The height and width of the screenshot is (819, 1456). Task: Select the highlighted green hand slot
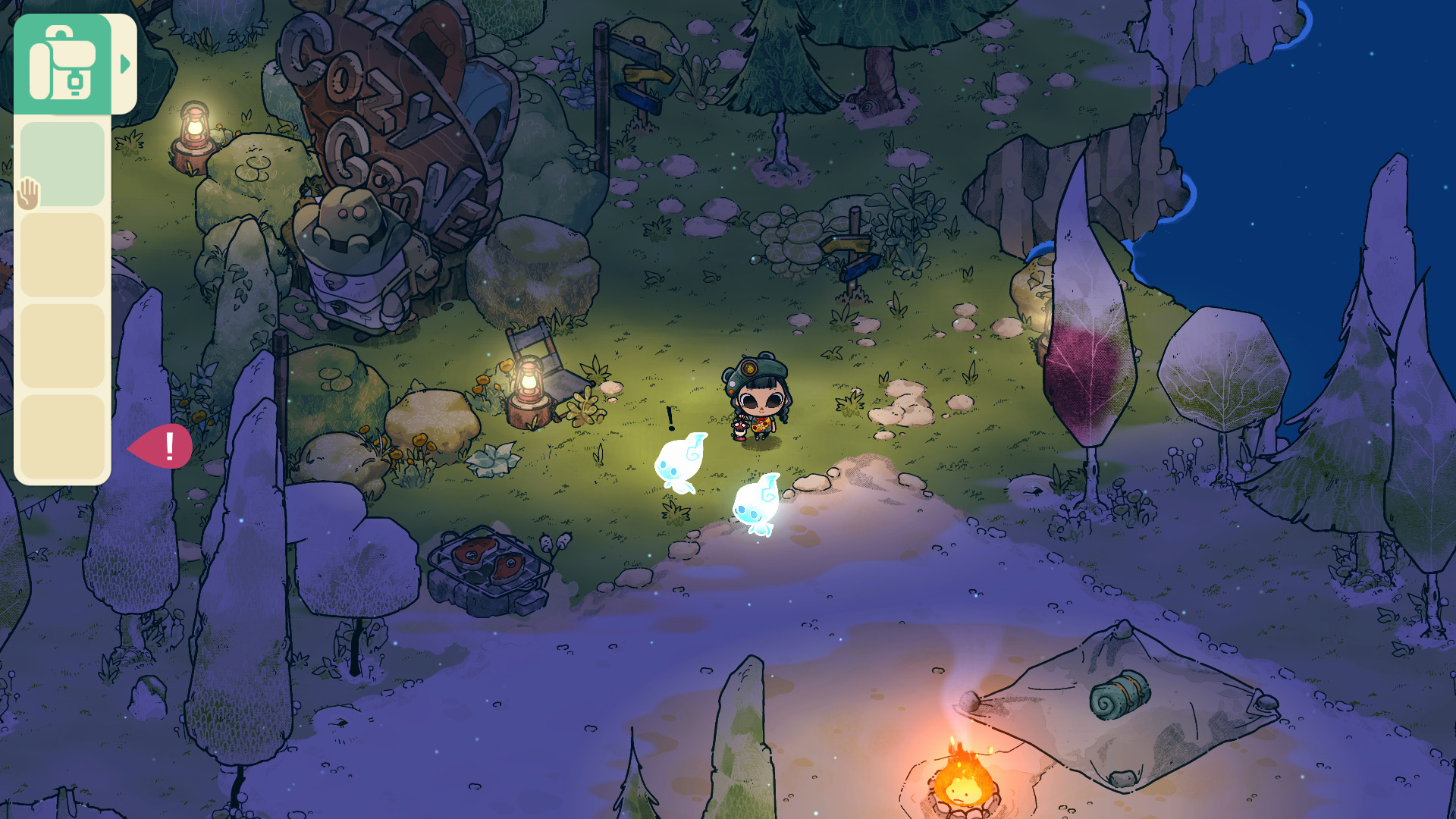click(62, 164)
